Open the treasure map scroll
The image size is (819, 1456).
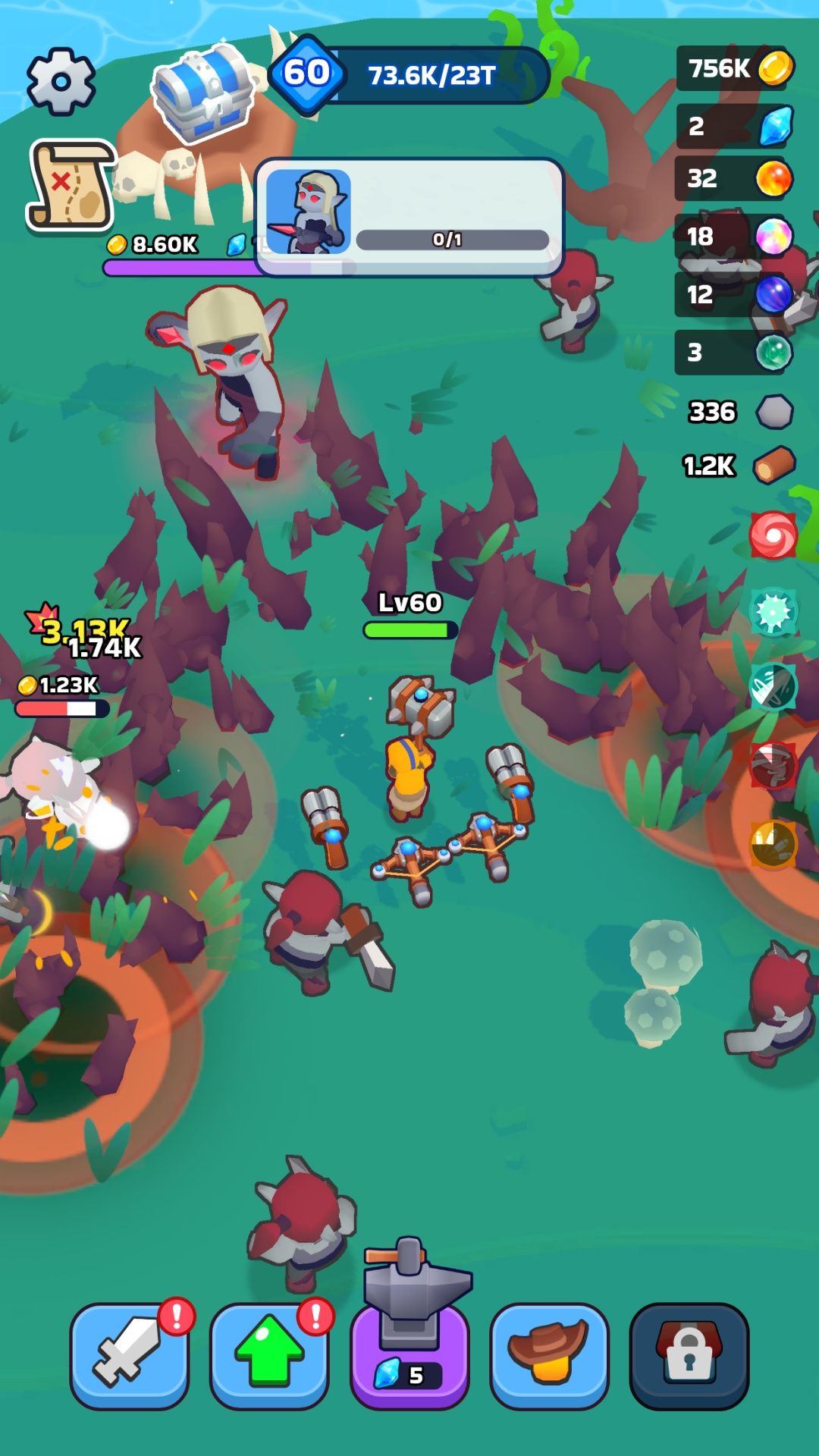coord(71,184)
